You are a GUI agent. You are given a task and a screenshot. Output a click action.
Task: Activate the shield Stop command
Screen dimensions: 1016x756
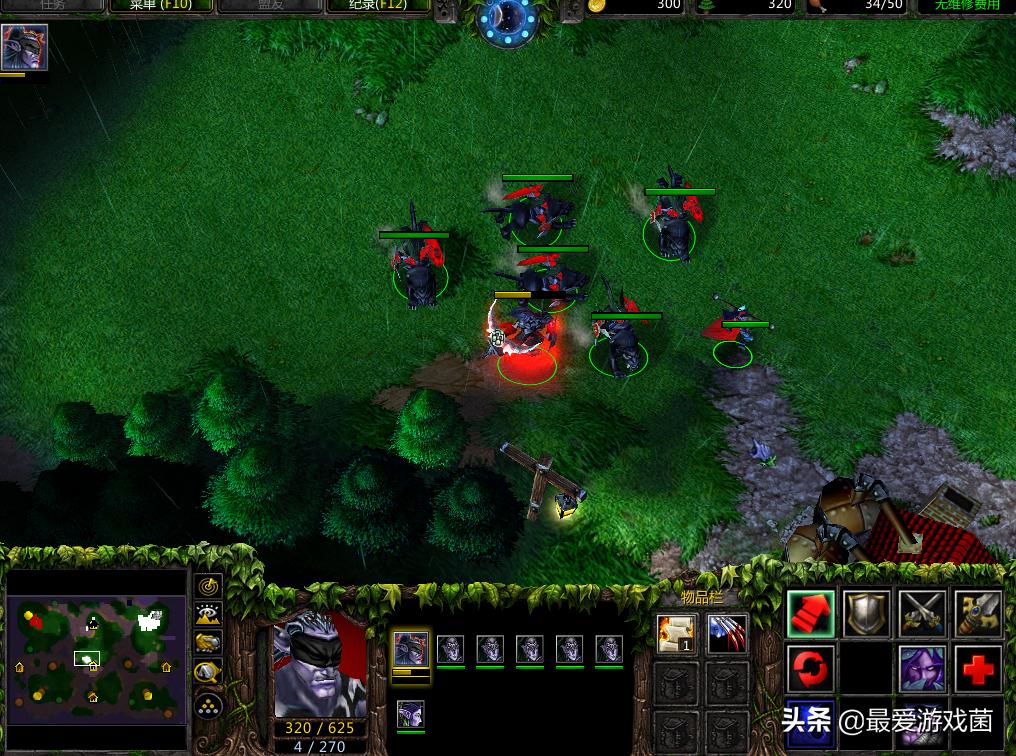coord(866,613)
